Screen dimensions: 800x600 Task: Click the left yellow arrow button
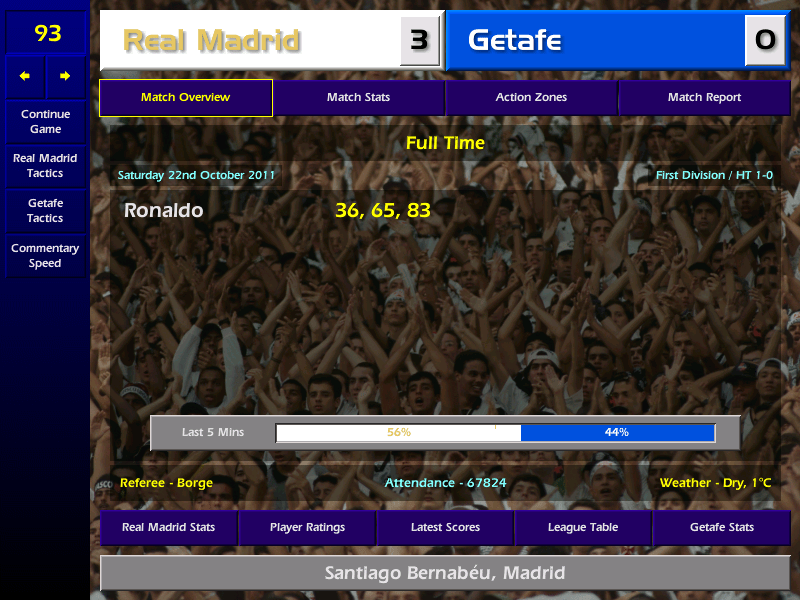click(25, 76)
